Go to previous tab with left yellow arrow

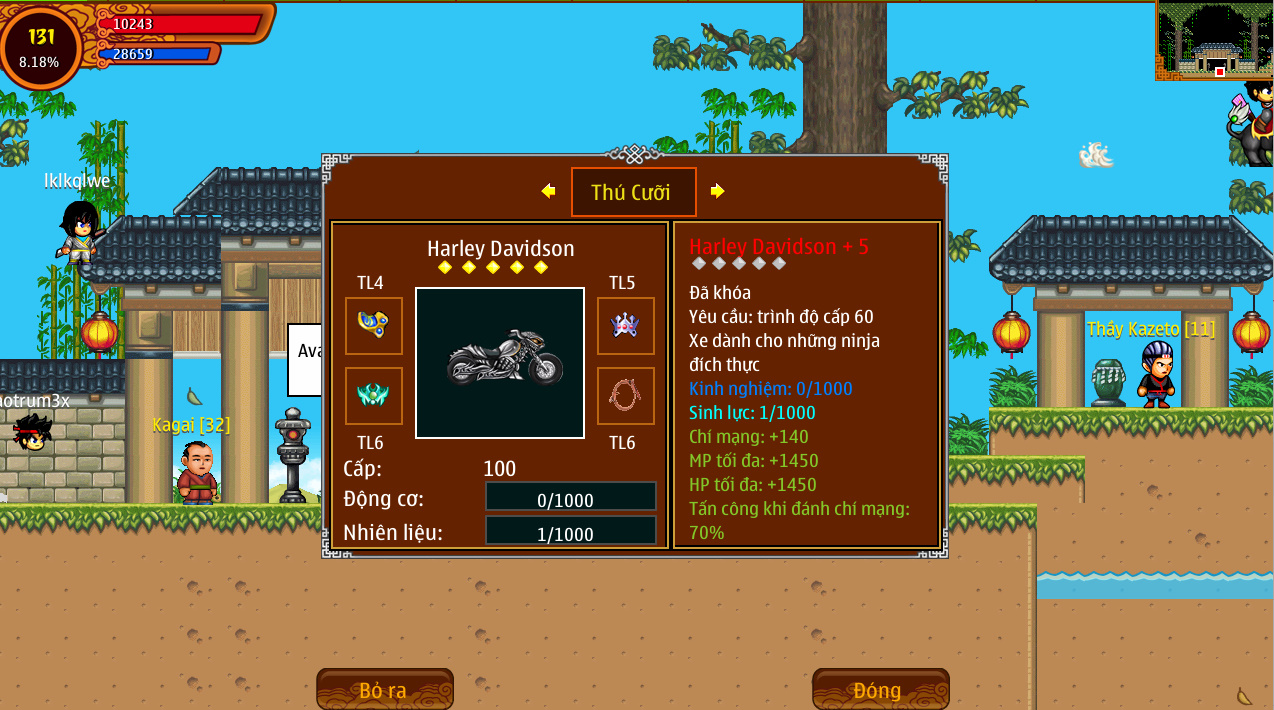[x=548, y=191]
